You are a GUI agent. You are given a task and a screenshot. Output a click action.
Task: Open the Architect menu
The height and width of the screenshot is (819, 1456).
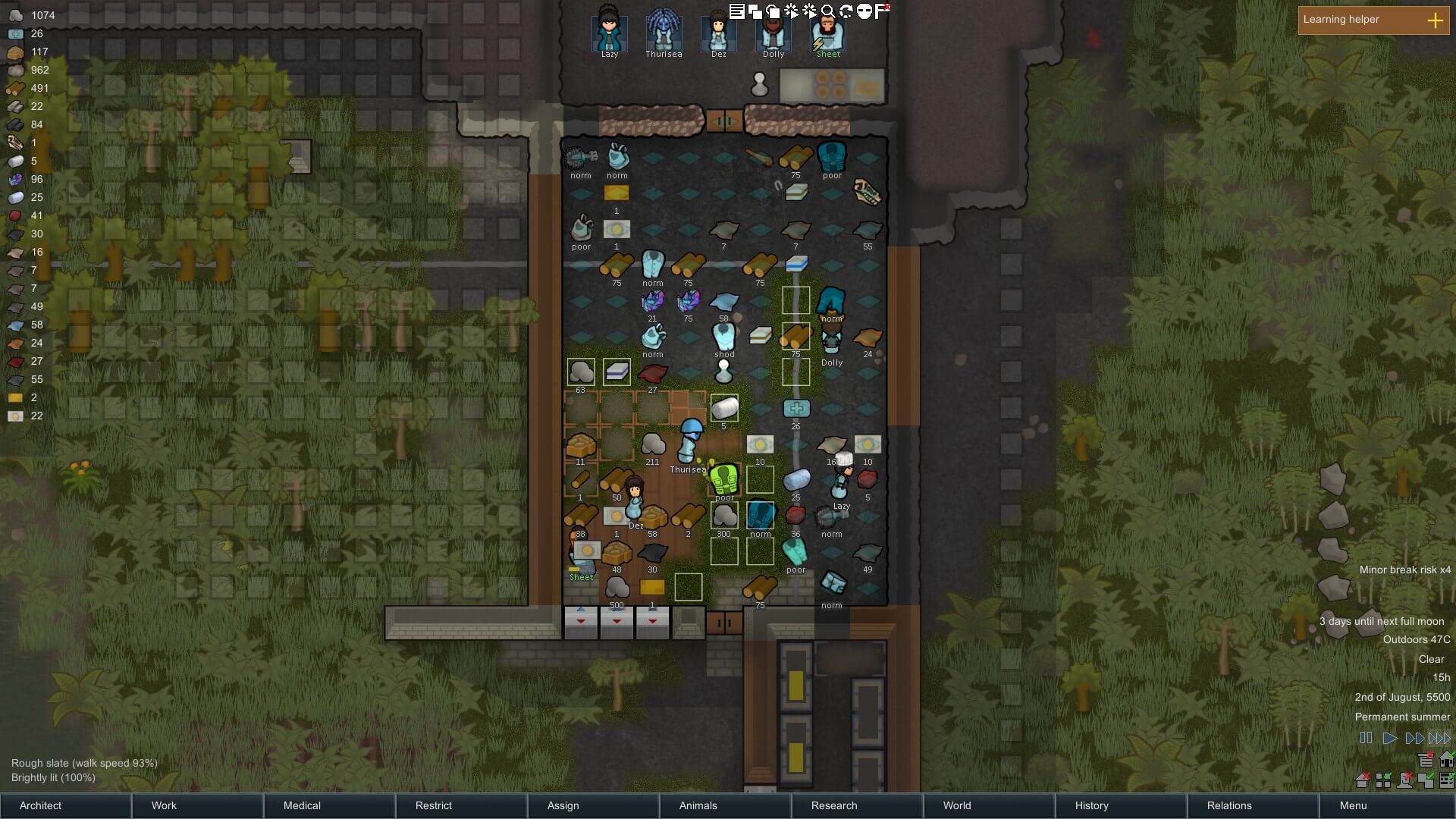click(x=65, y=805)
